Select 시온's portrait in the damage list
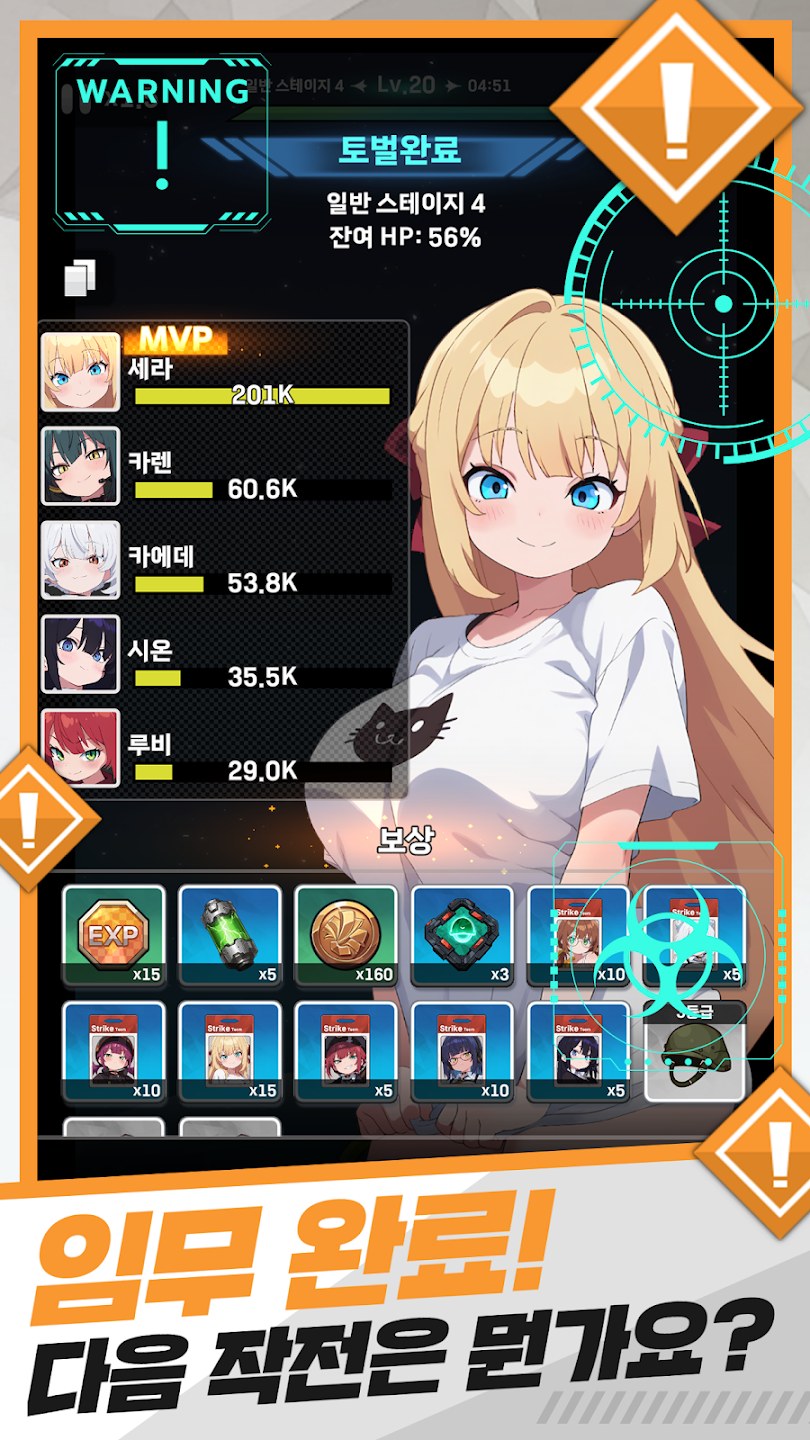The image size is (810, 1440). coord(80,654)
